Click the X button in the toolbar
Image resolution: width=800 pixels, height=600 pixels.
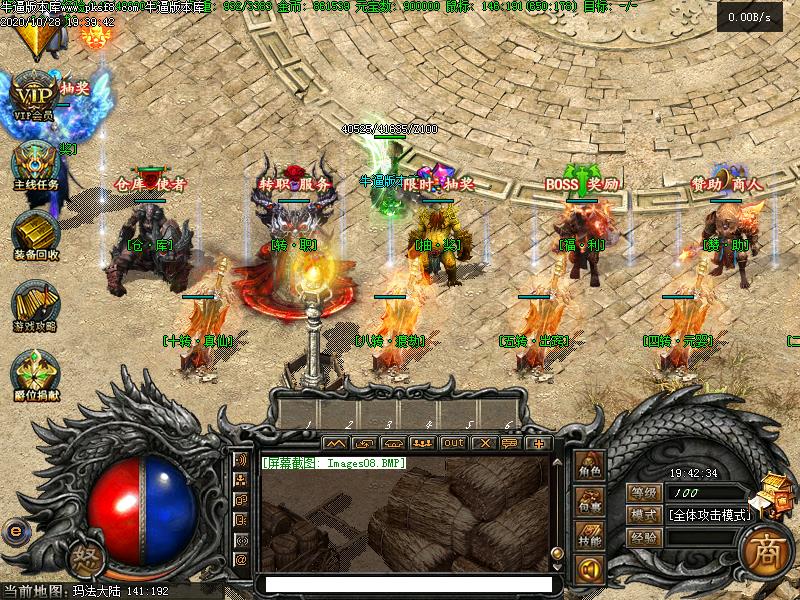pyautogui.click(x=484, y=442)
